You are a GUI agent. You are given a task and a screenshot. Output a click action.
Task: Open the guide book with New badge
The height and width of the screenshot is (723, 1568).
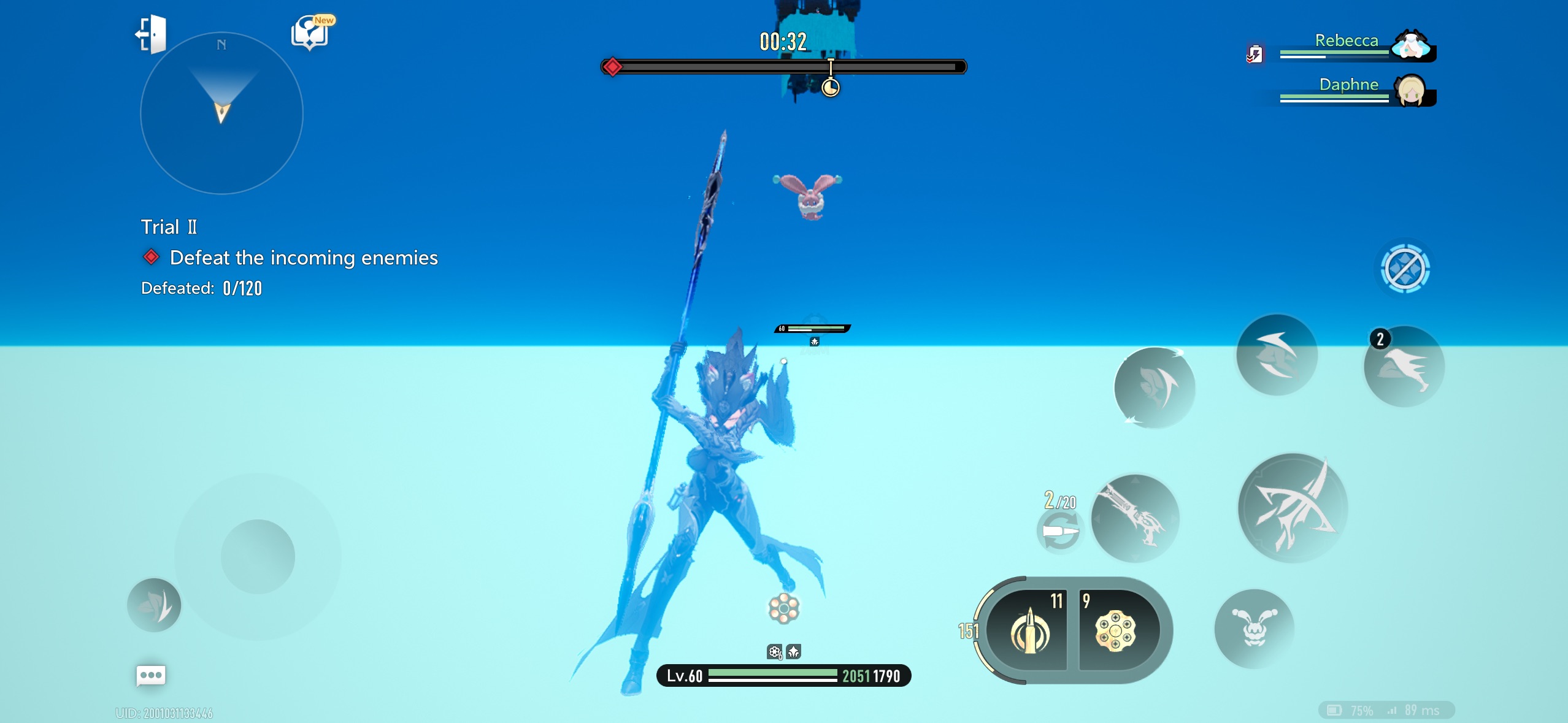click(310, 32)
